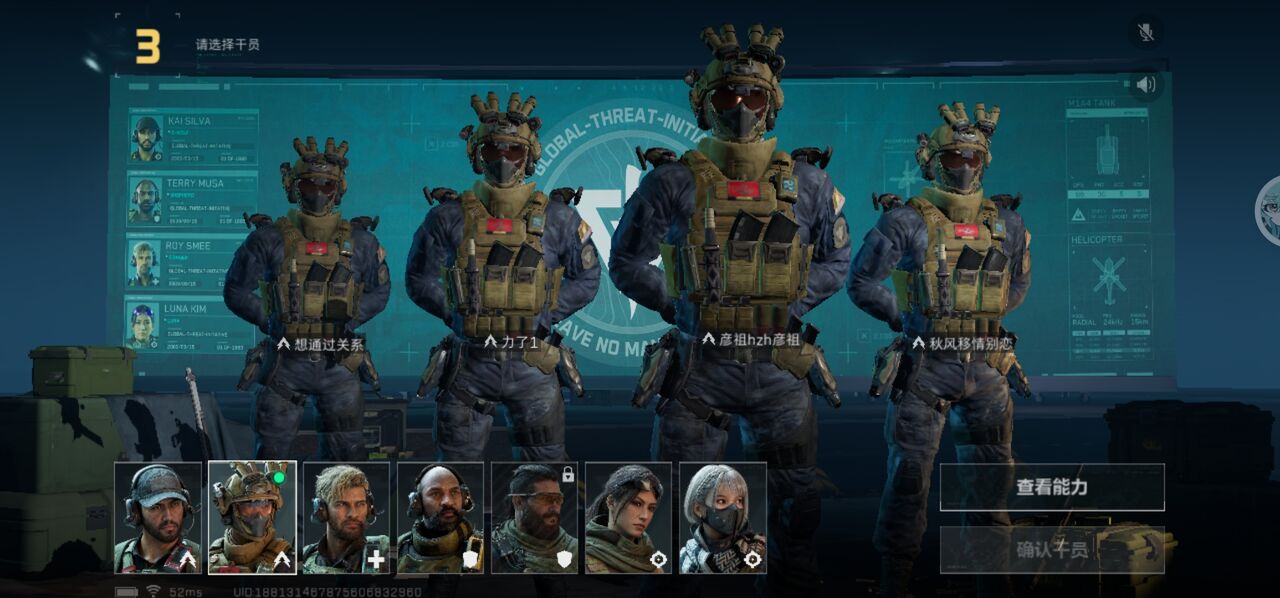This screenshot has height=598, width=1280.
Task: Choose the masked operator with night-vision goggles
Action: (x=252, y=517)
